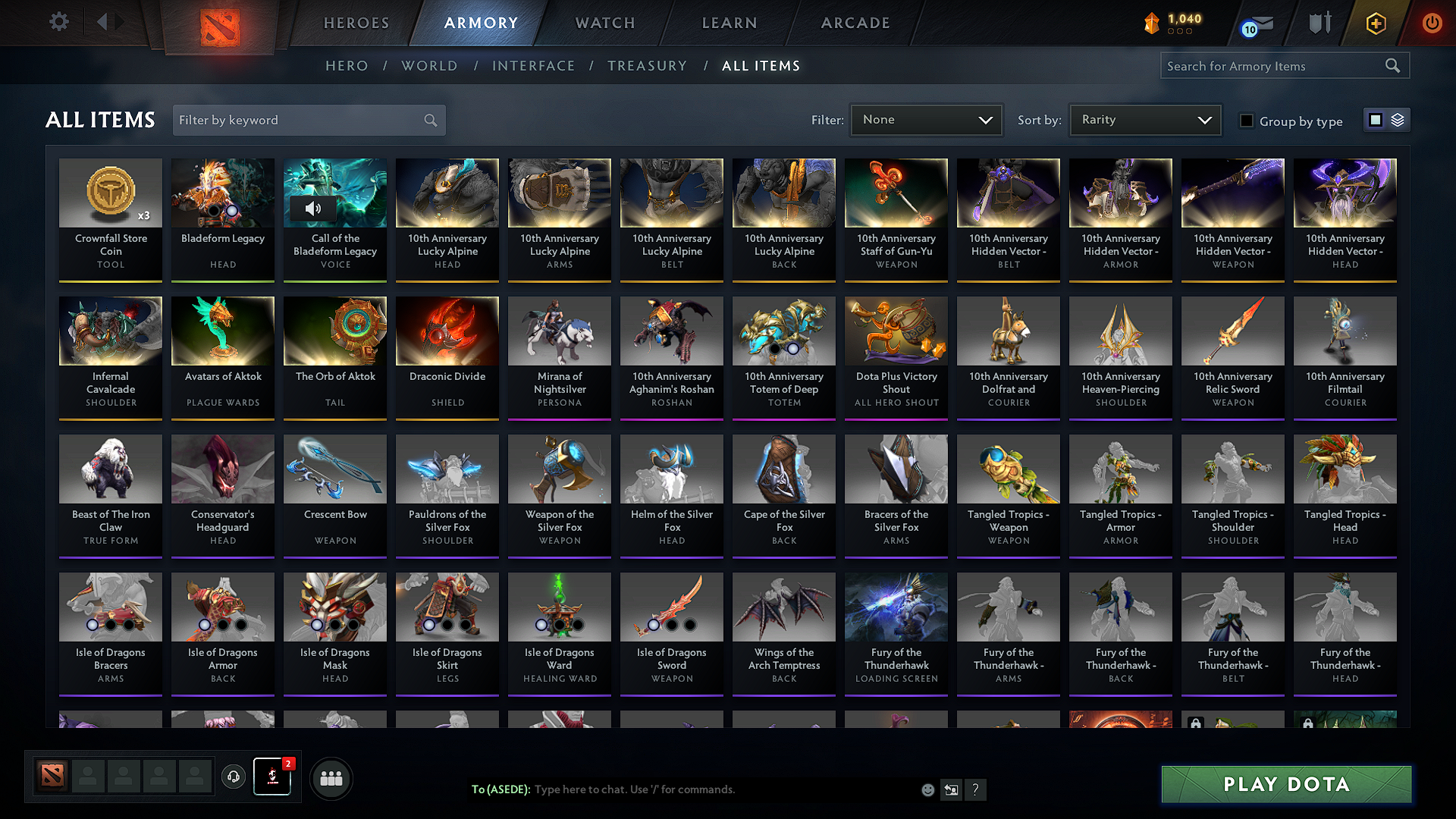Open the Filter dropdown set to None

[926, 120]
